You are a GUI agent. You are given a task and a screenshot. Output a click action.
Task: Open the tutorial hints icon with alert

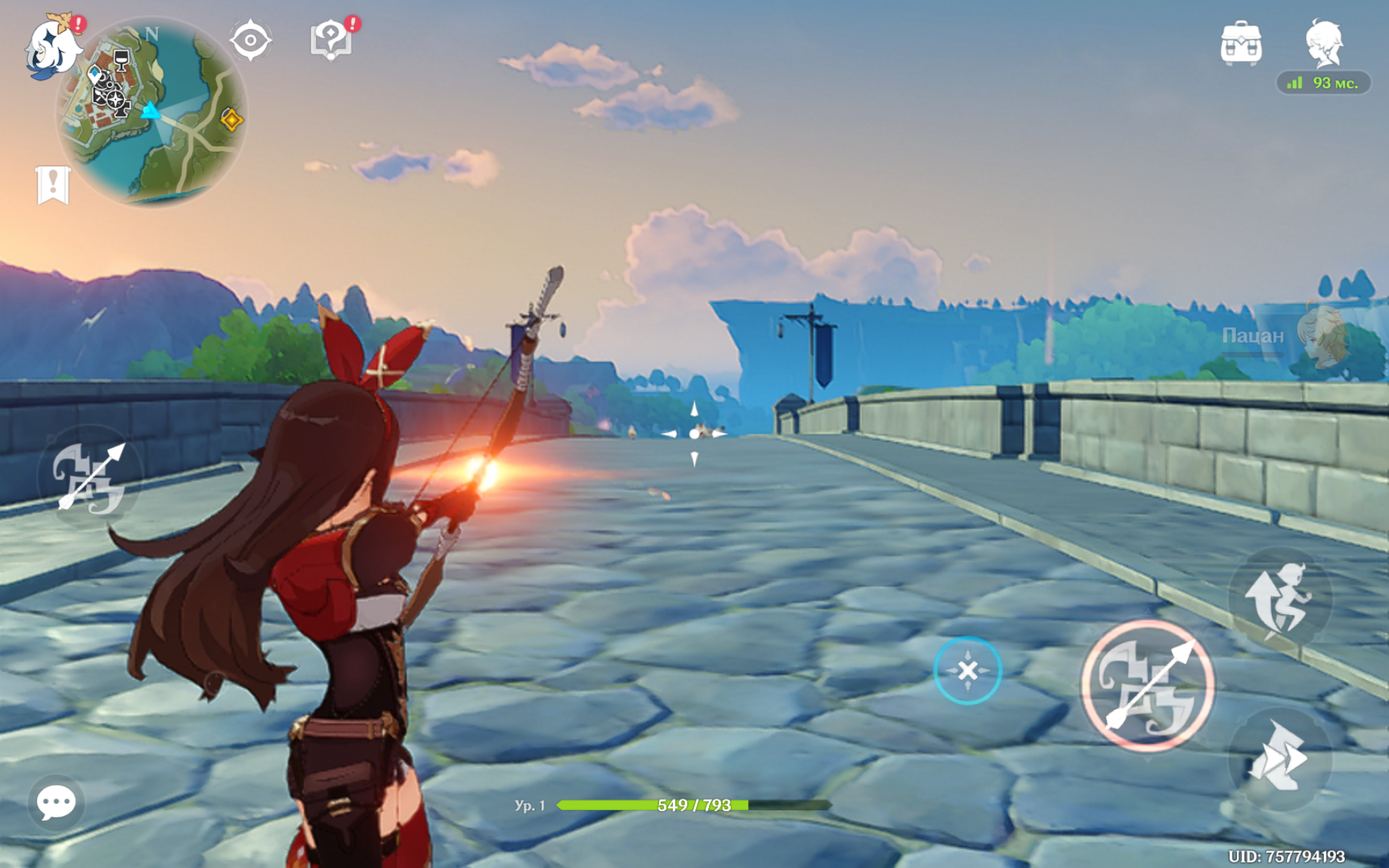coord(331,39)
